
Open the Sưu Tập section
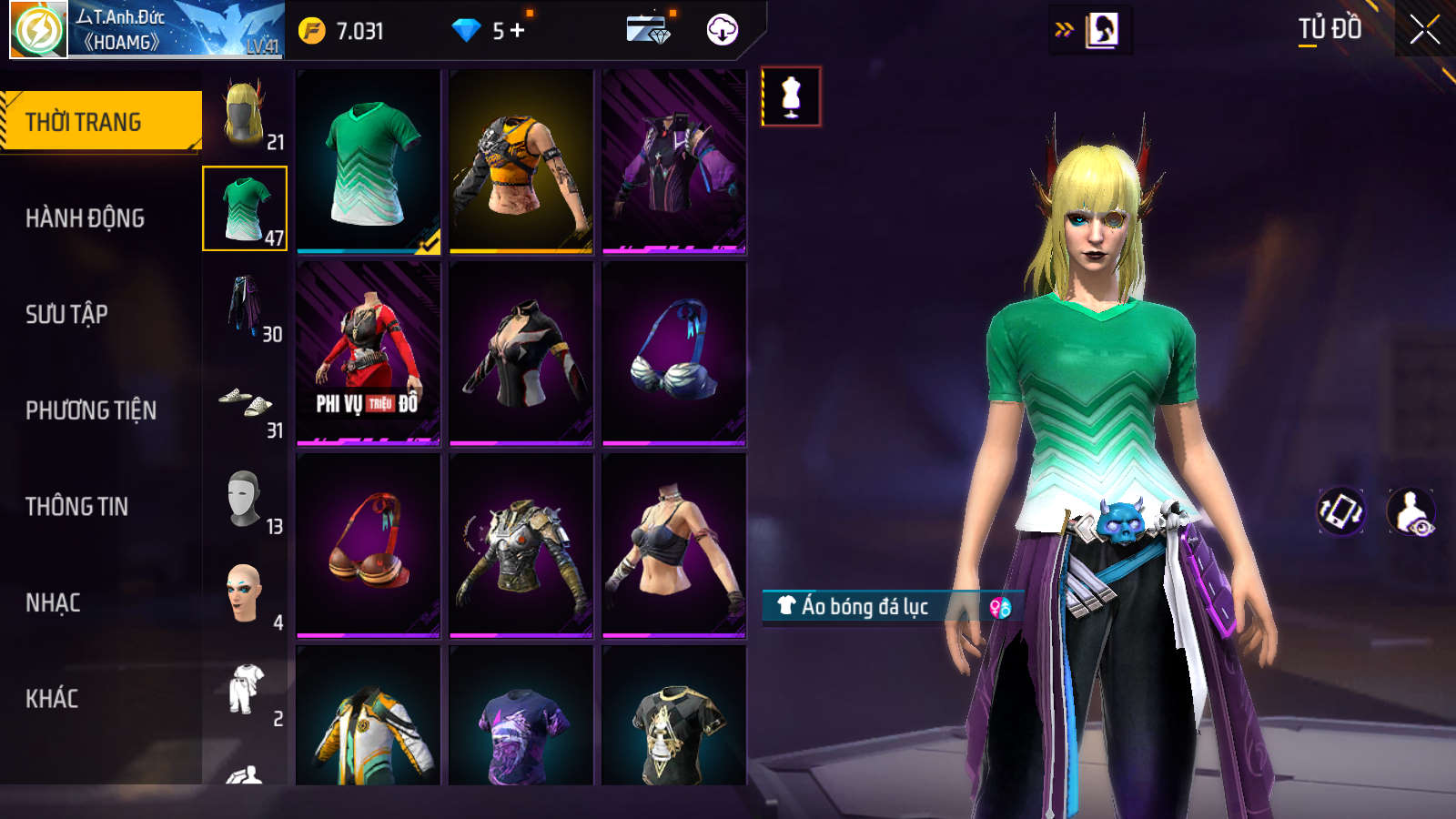point(66,315)
